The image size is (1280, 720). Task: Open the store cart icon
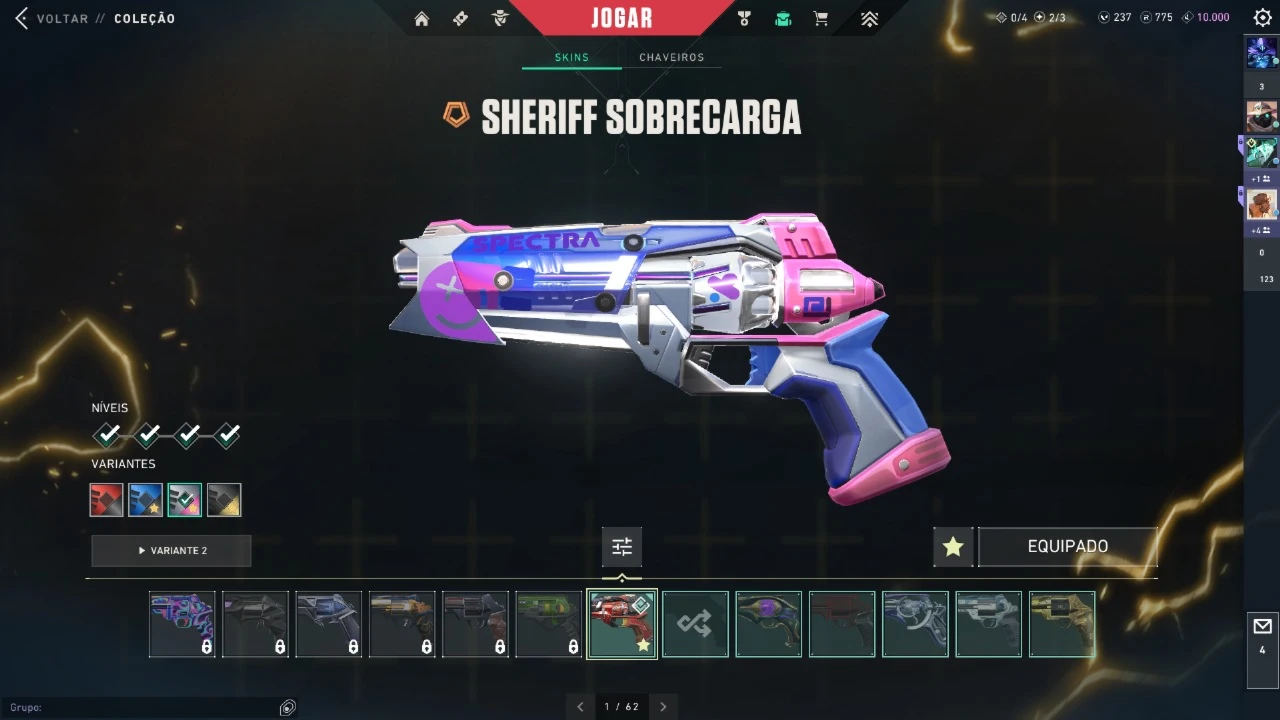821,19
